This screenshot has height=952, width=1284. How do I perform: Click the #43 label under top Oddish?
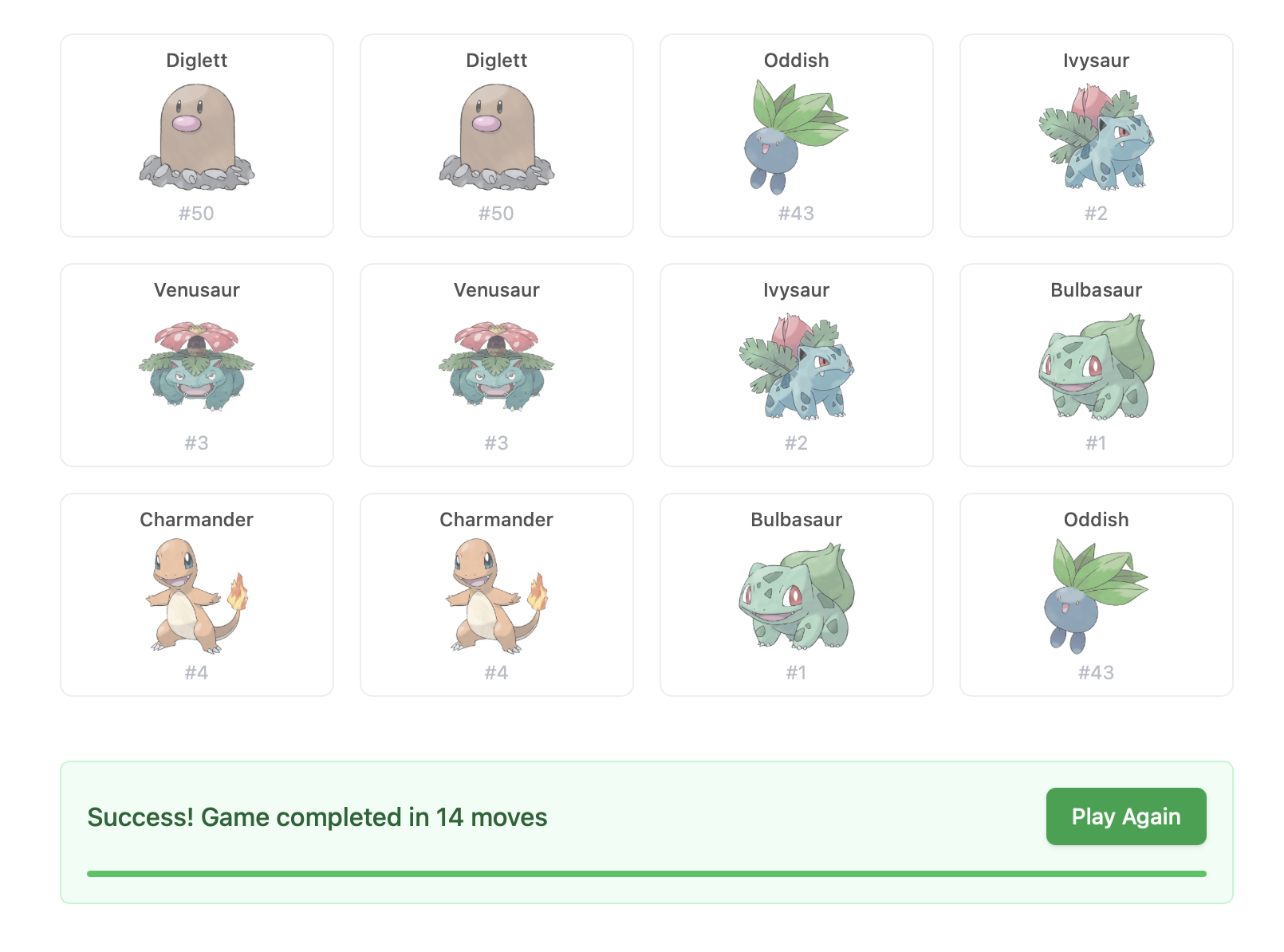(796, 213)
